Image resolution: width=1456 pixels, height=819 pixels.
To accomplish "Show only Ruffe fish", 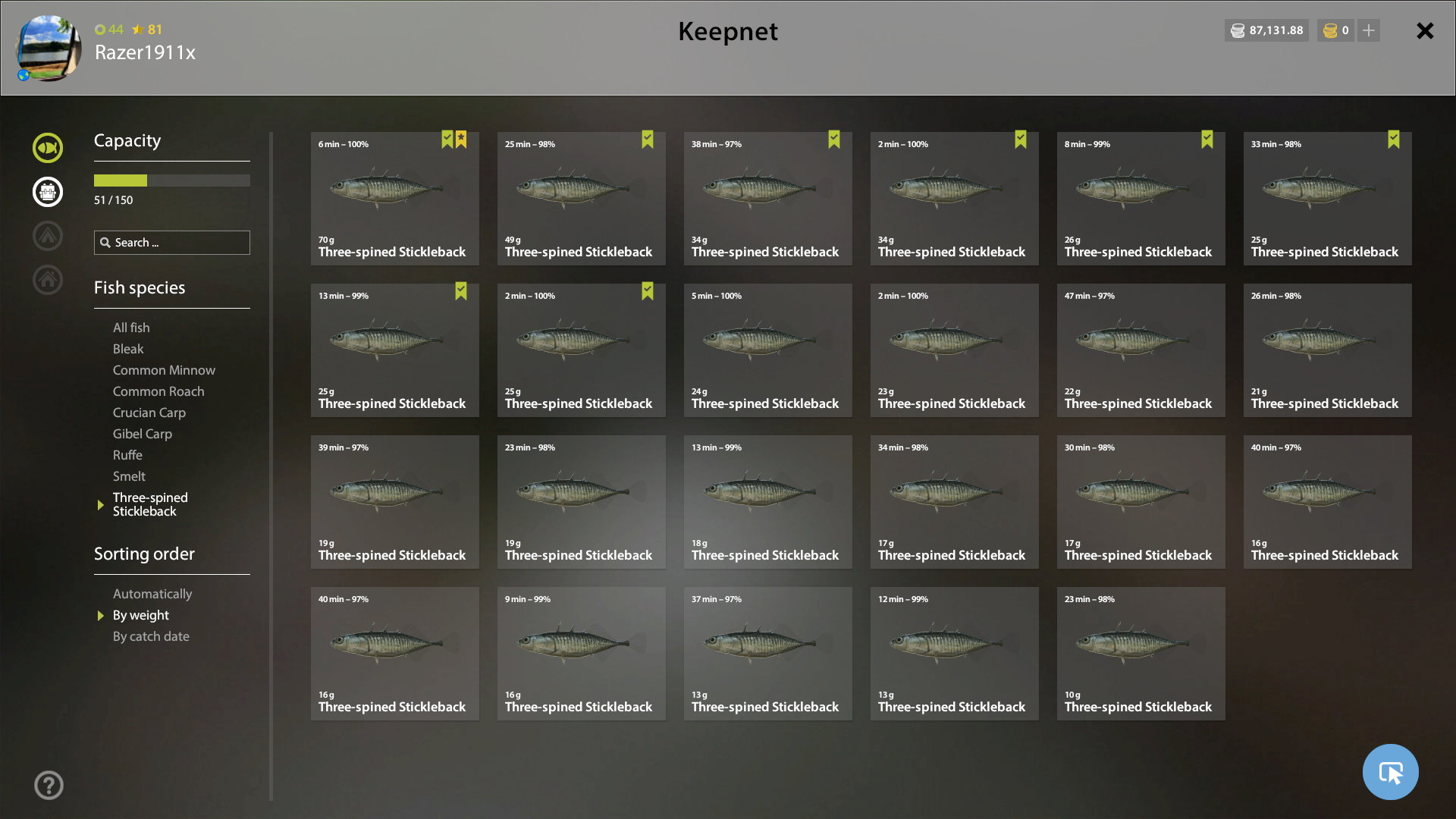I will pyautogui.click(x=127, y=455).
